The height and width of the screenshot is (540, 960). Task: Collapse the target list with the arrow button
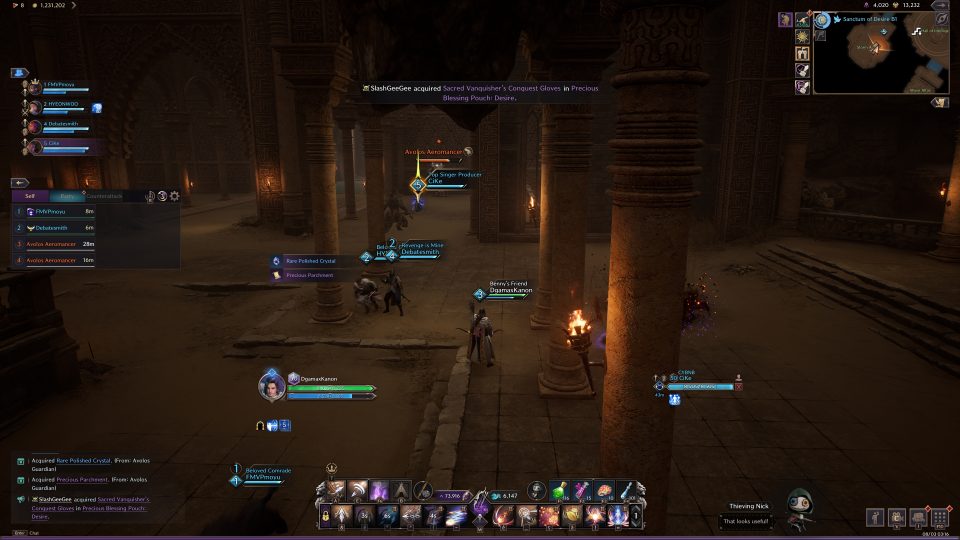click(19, 183)
